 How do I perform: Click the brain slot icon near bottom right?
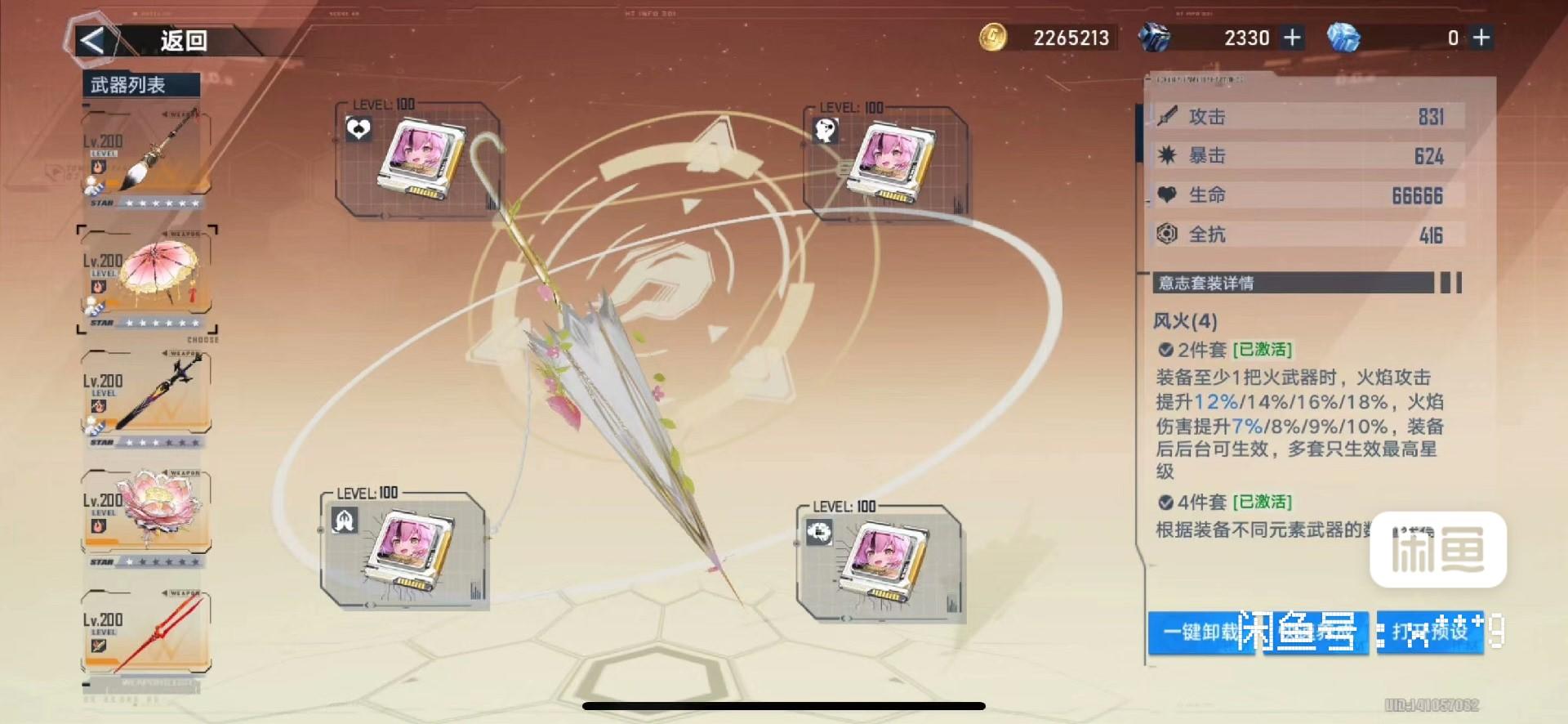tap(819, 532)
